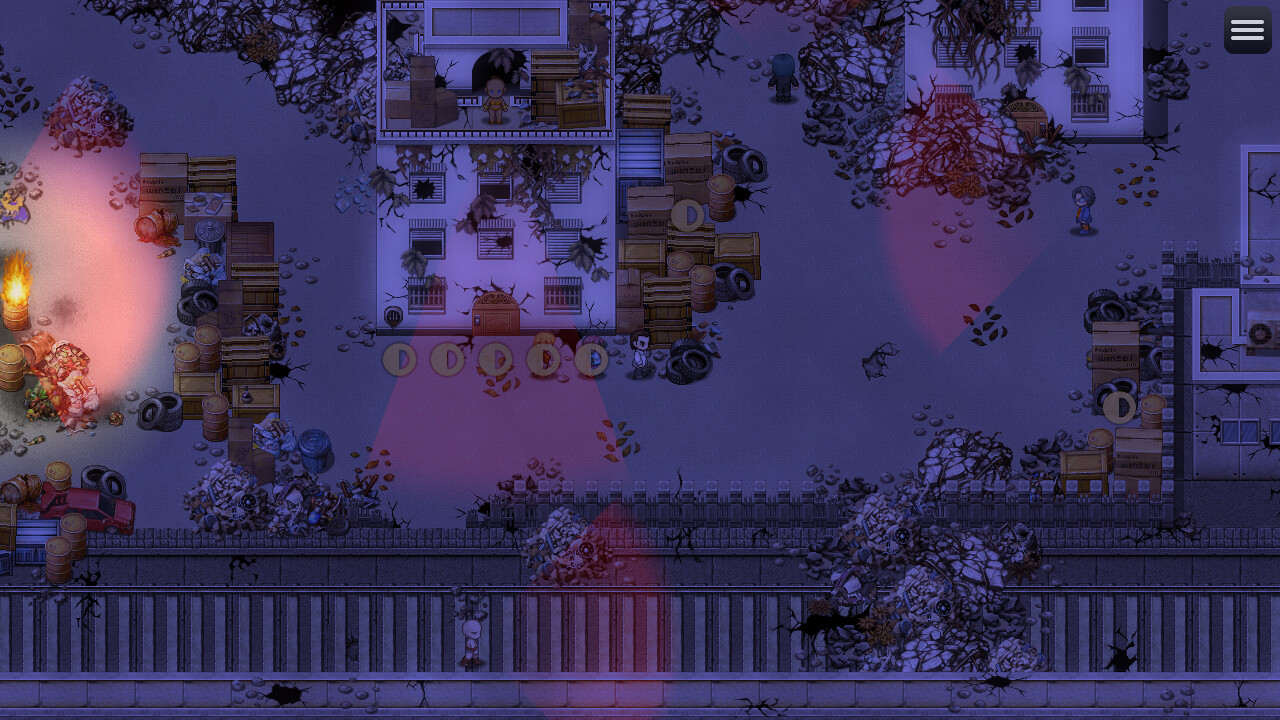Click the NPC near the right apartment building
This screenshot has height=720, width=1280.
[x=1081, y=208]
